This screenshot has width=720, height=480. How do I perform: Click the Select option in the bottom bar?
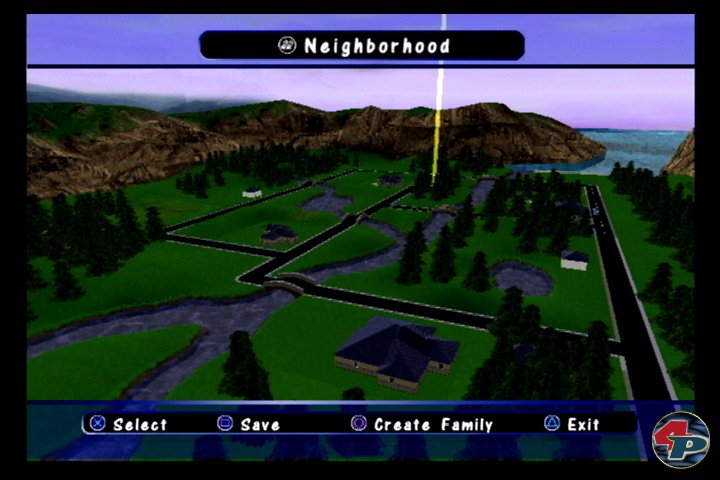128,424
